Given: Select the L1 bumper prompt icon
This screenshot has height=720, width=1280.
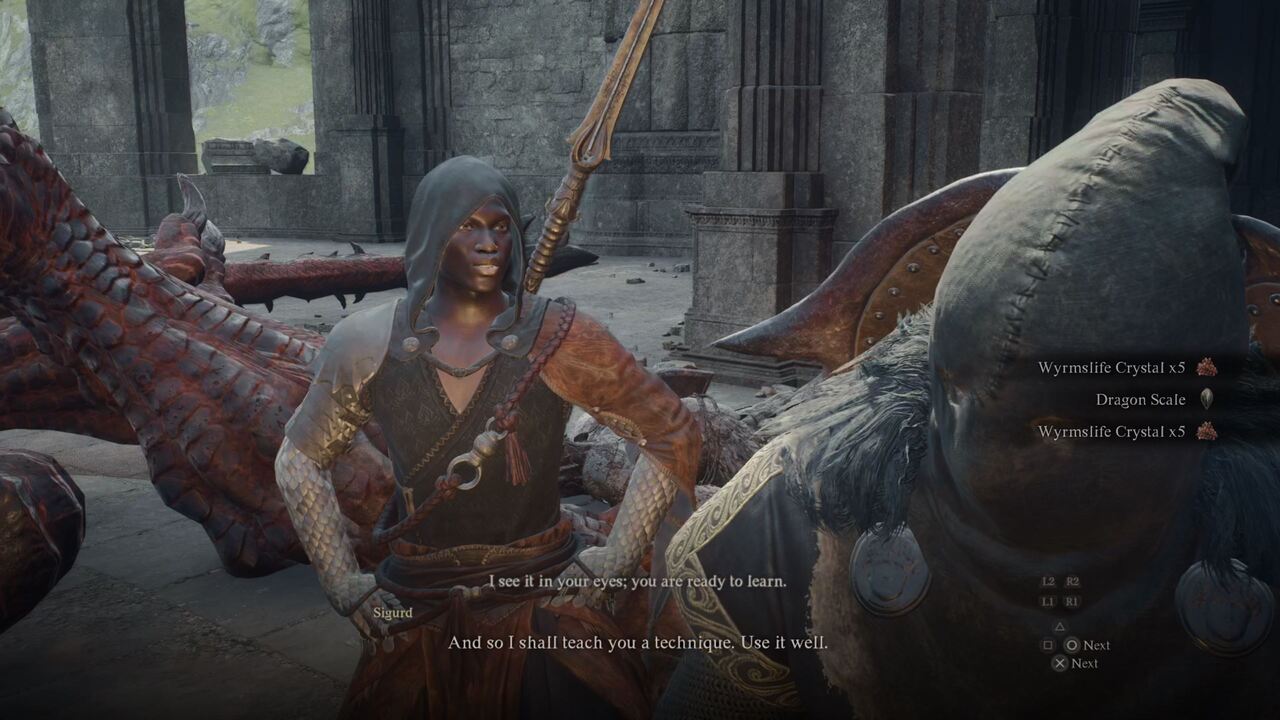Looking at the screenshot, I should (x=1049, y=600).
